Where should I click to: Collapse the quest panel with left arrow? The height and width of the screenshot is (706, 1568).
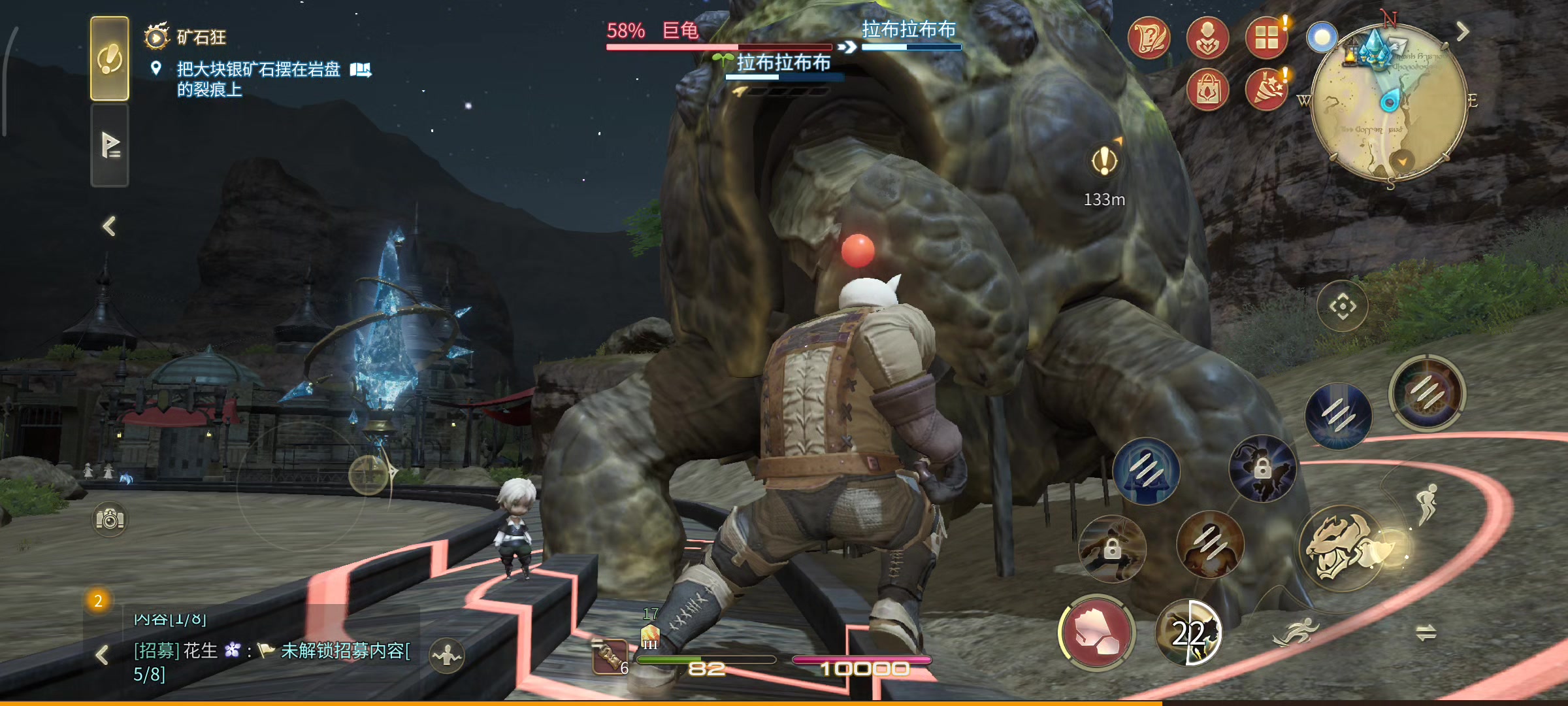(x=109, y=226)
